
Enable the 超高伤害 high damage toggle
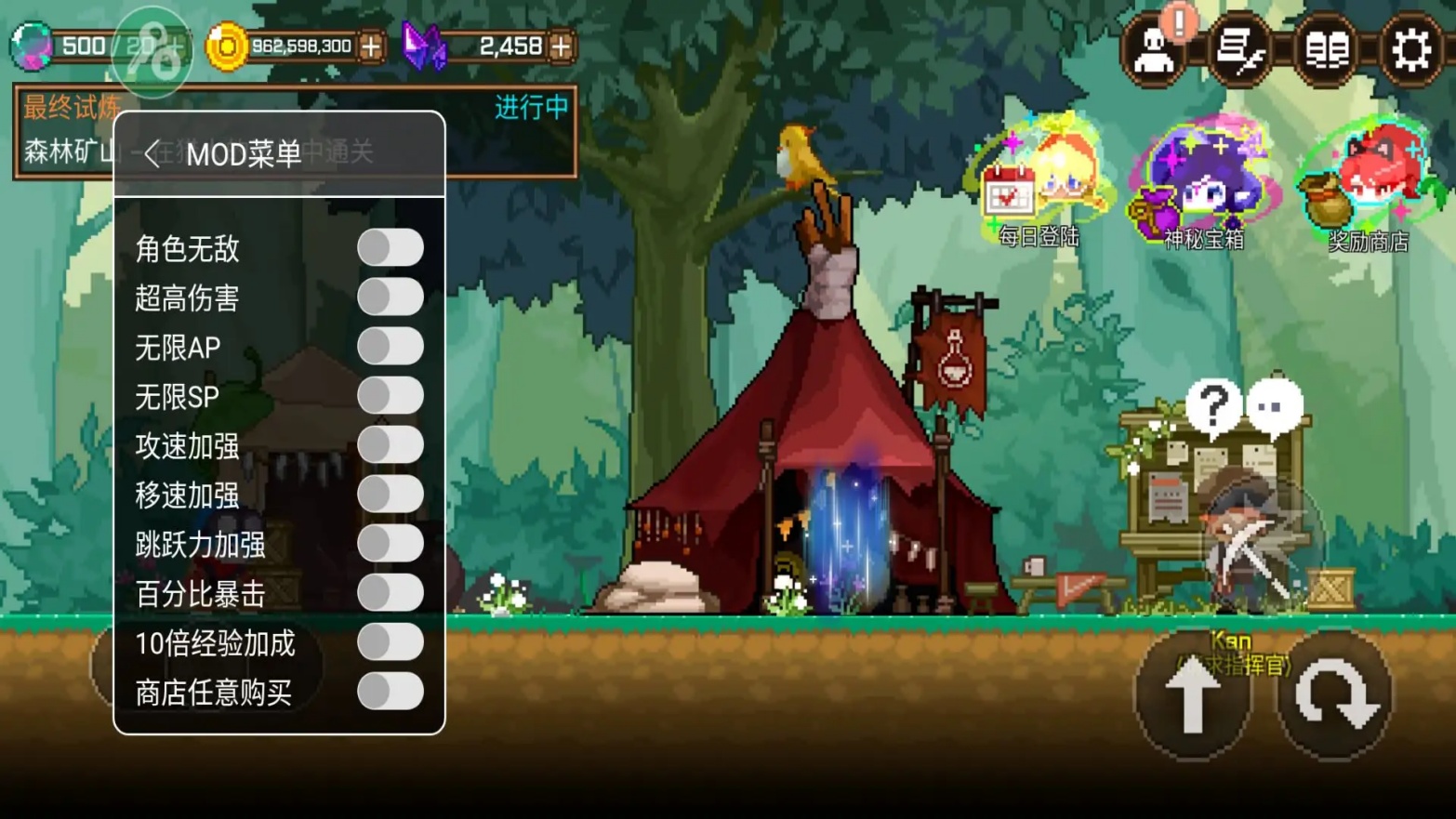pyautogui.click(x=390, y=297)
